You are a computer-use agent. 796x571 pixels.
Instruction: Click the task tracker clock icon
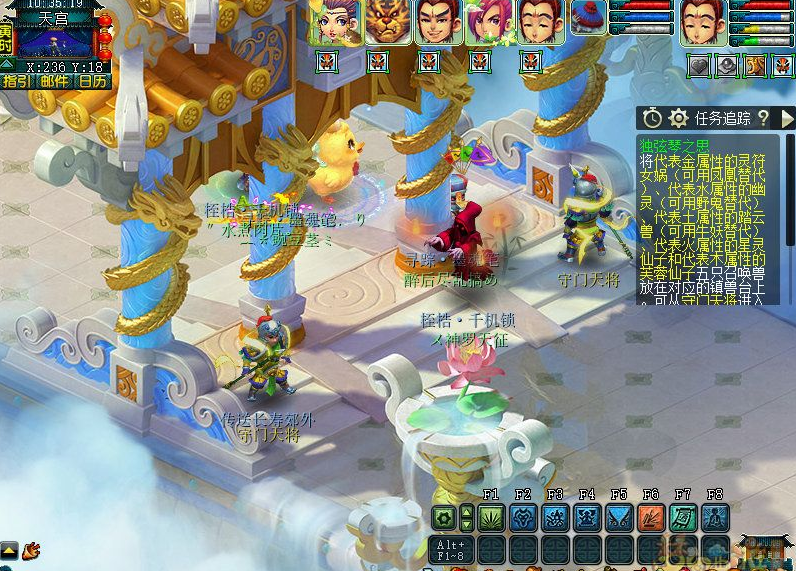(x=652, y=118)
